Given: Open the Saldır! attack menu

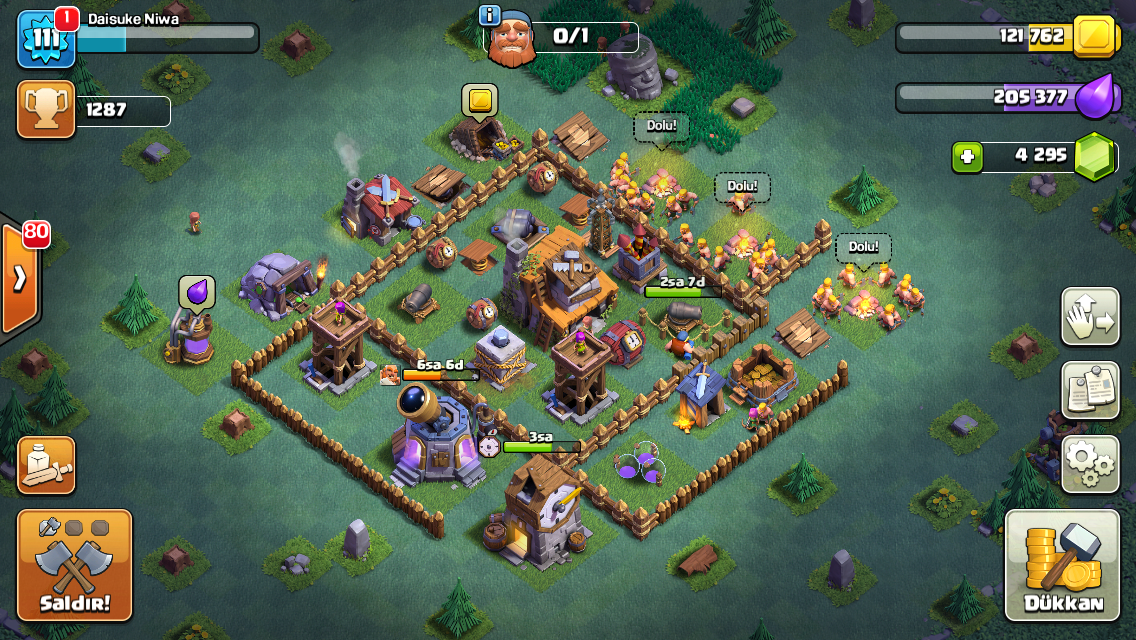Looking at the screenshot, I should 74,565.
